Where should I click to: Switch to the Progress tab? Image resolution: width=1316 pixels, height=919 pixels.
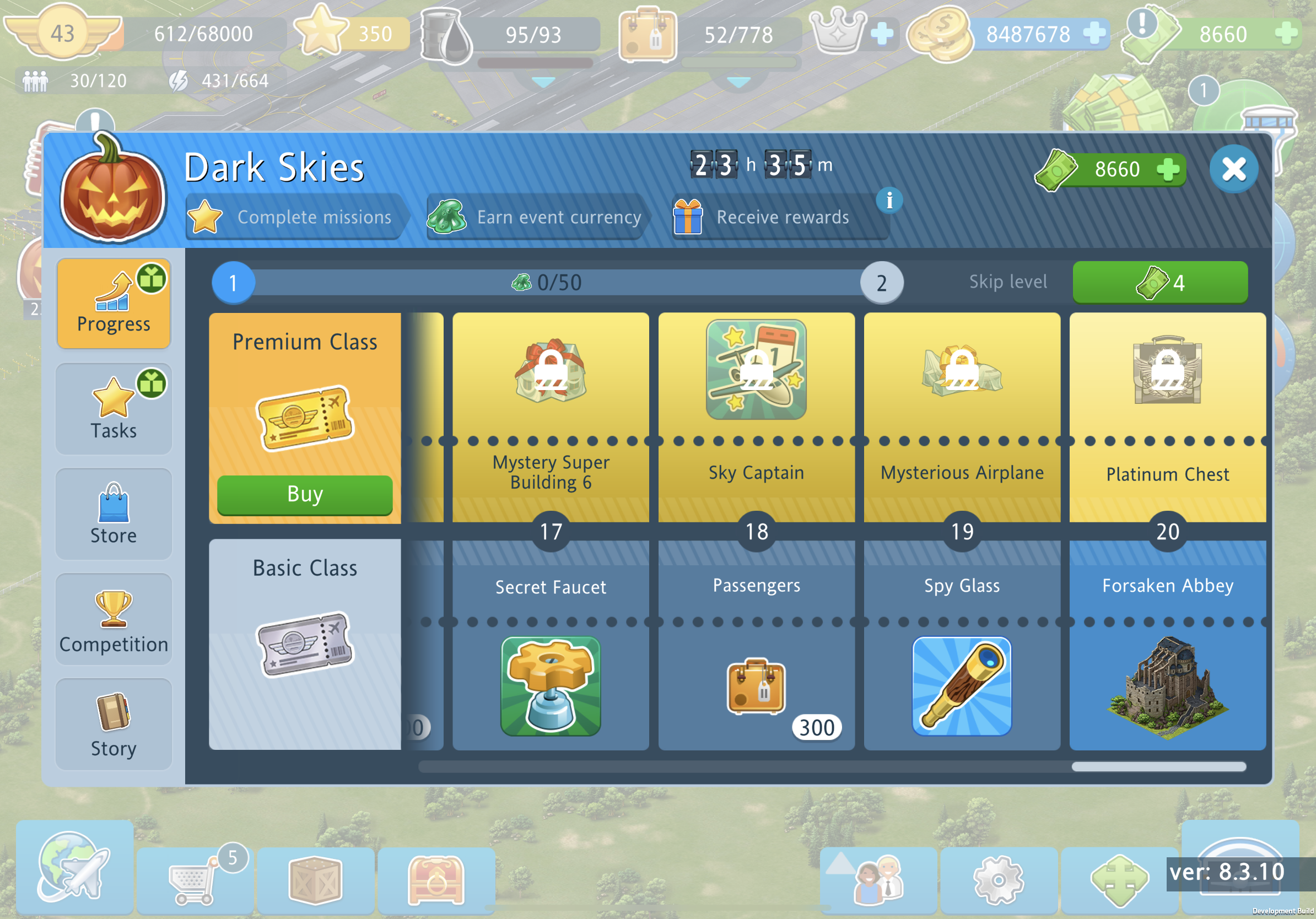click(x=114, y=303)
